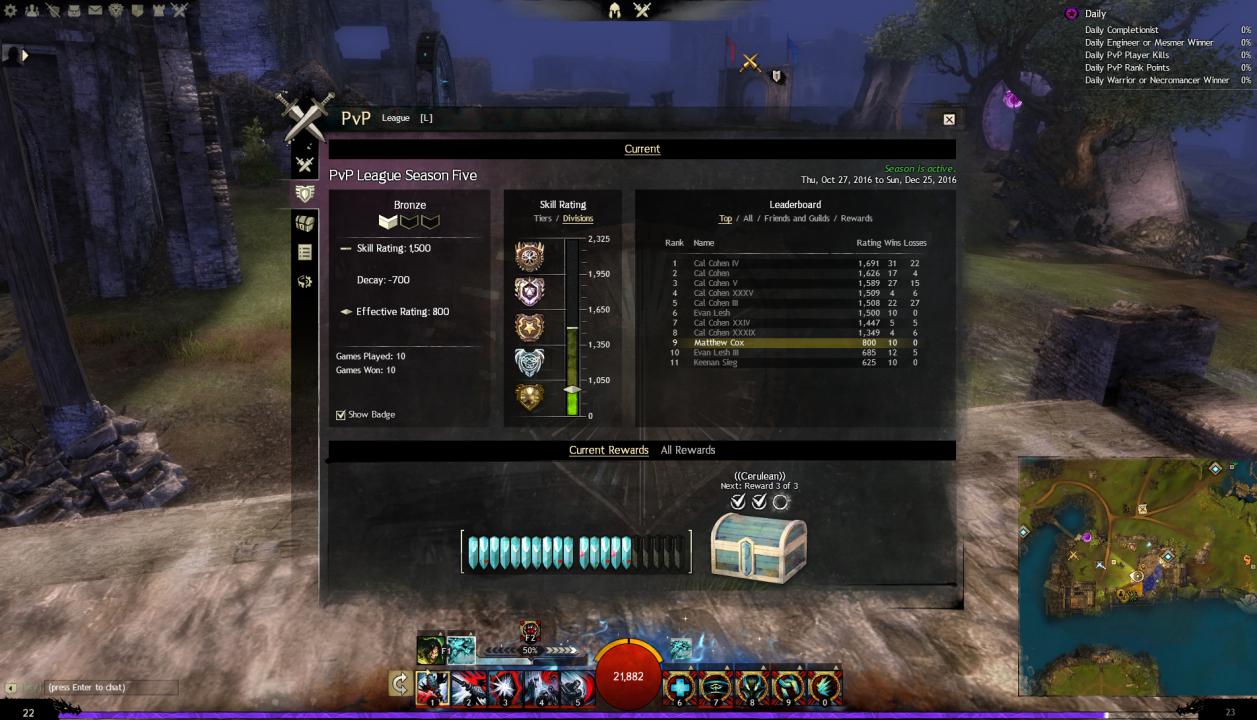Open the crossed swords PvP side tab
The image size is (1257, 720).
pyautogui.click(x=305, y=165)
